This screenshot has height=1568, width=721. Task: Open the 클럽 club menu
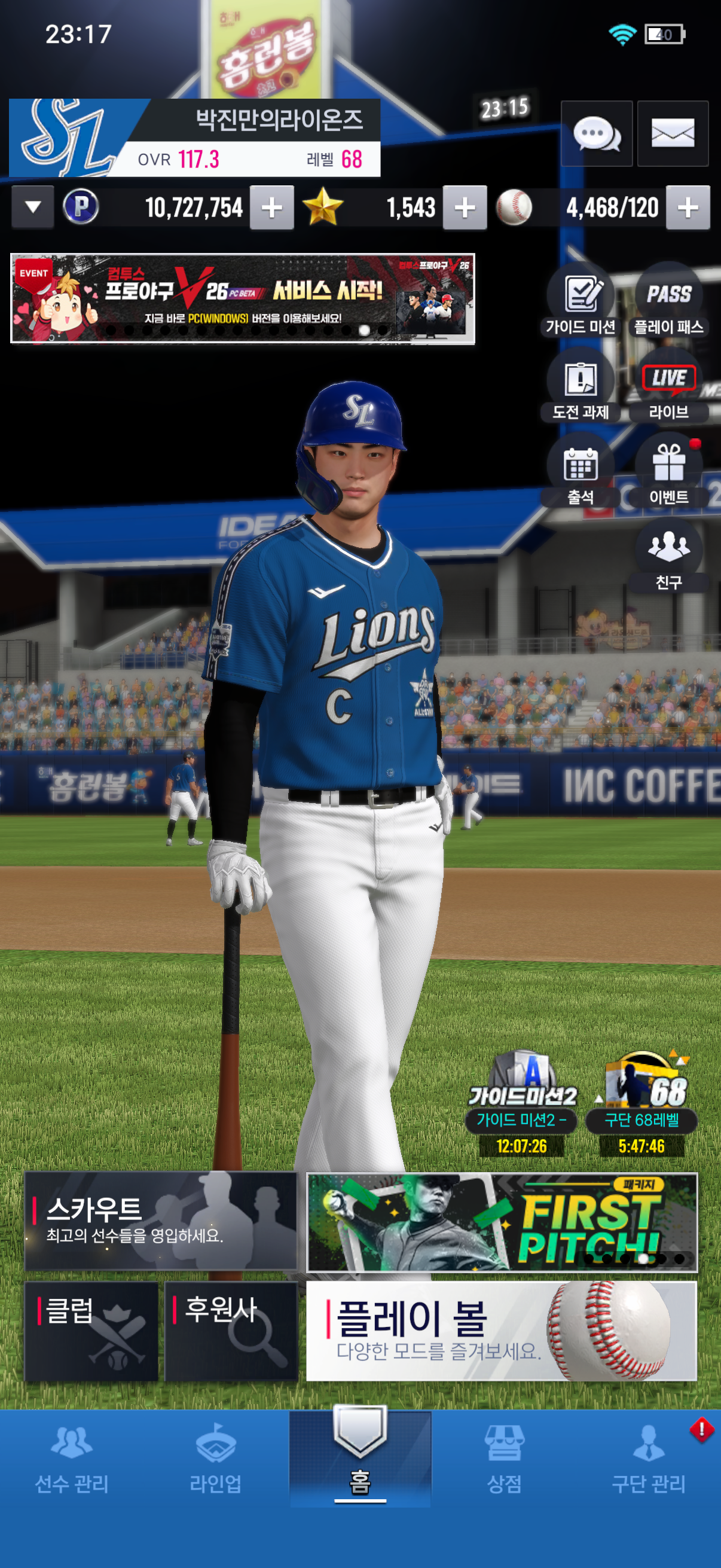[91, 1331]
